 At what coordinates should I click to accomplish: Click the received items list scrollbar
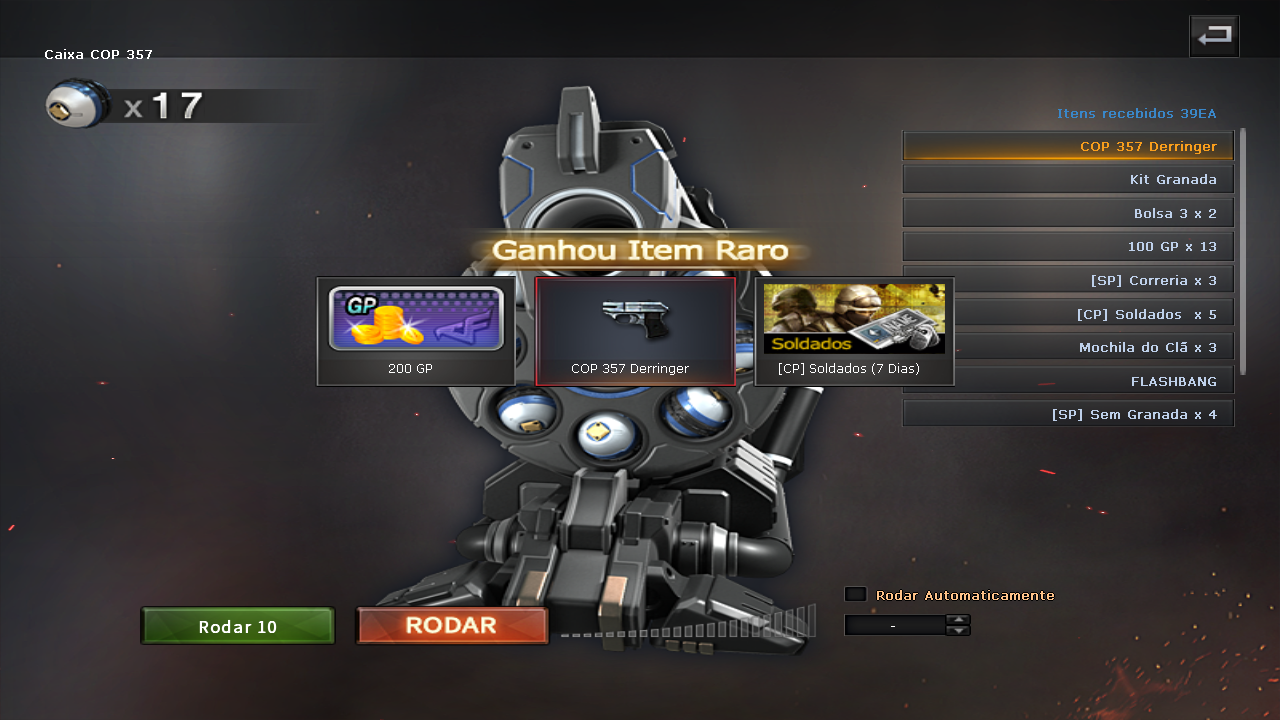pyautogui.click(x=1243, y=250)
